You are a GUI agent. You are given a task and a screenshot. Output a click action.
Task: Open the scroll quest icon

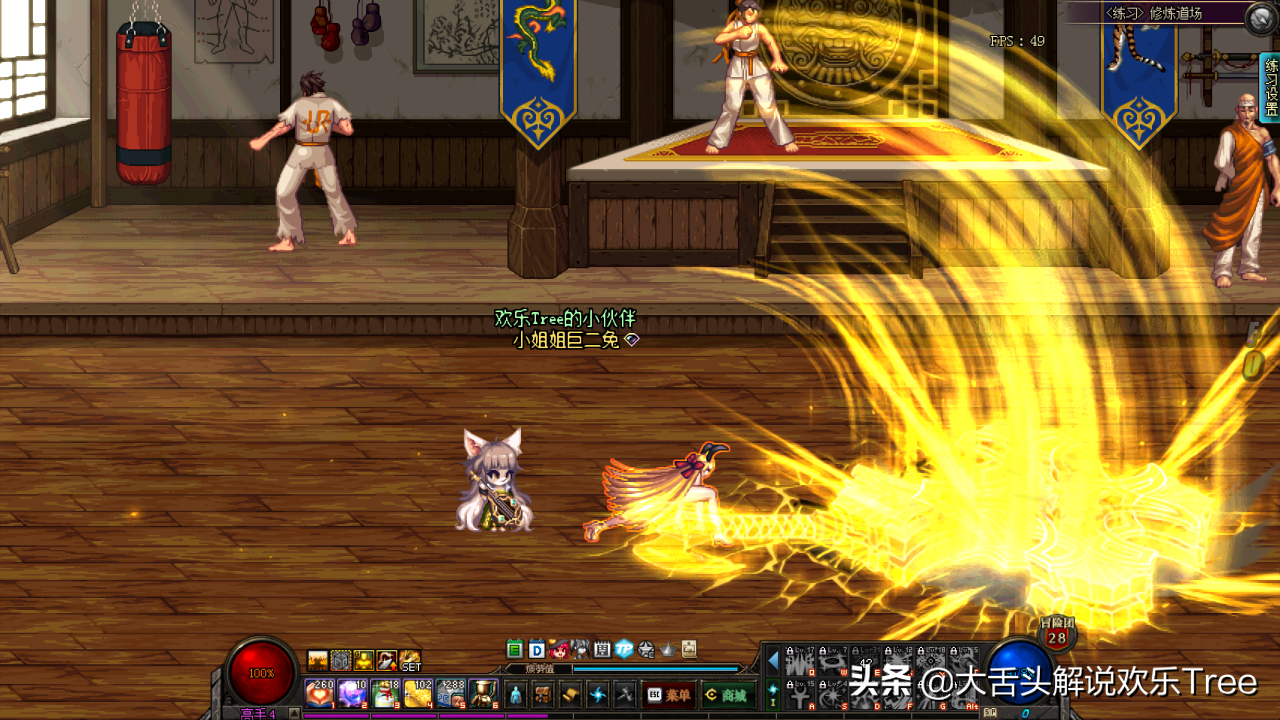point(570,694)
